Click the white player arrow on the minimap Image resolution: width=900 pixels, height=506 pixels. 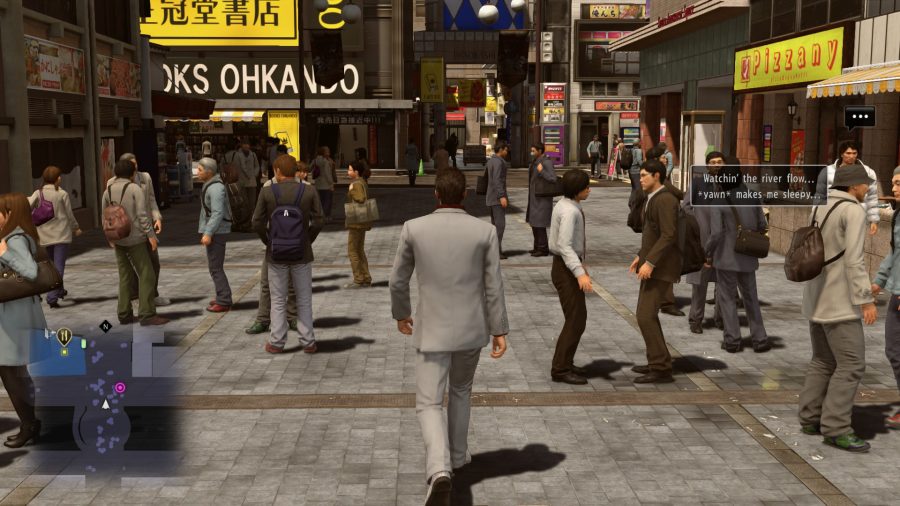coord(106,404)
